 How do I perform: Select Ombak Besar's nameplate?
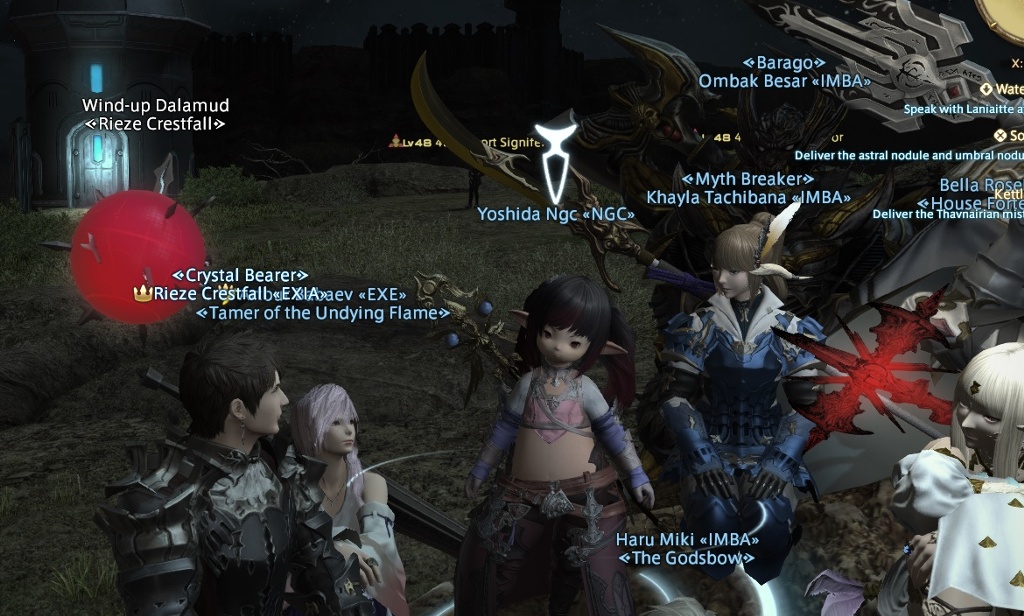tap(784, 81)
